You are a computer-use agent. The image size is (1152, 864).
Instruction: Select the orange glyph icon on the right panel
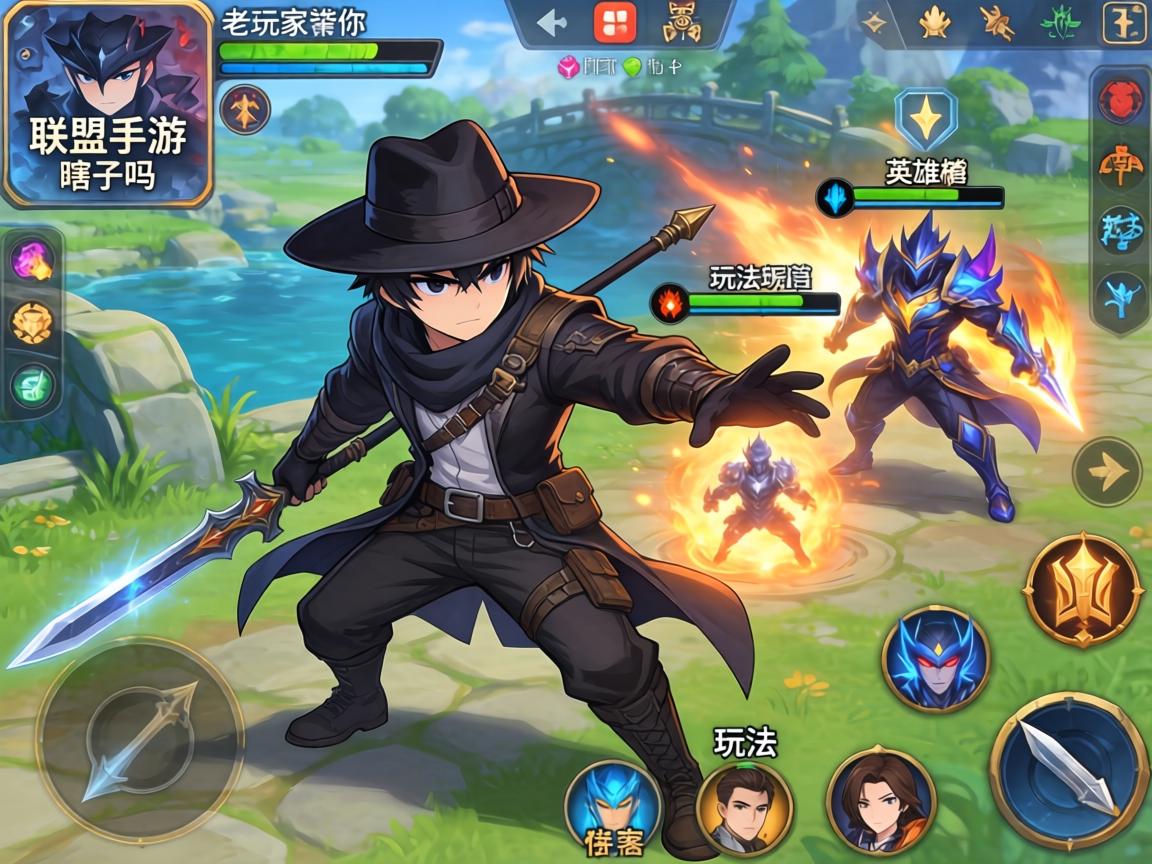pyautogui.click(x=1120, y=165)
